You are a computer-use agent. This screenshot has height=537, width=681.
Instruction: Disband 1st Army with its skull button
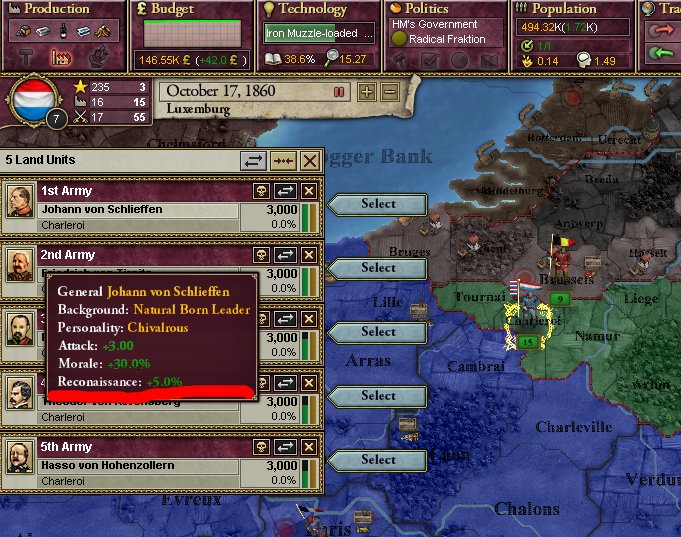[x=262, y=190]
